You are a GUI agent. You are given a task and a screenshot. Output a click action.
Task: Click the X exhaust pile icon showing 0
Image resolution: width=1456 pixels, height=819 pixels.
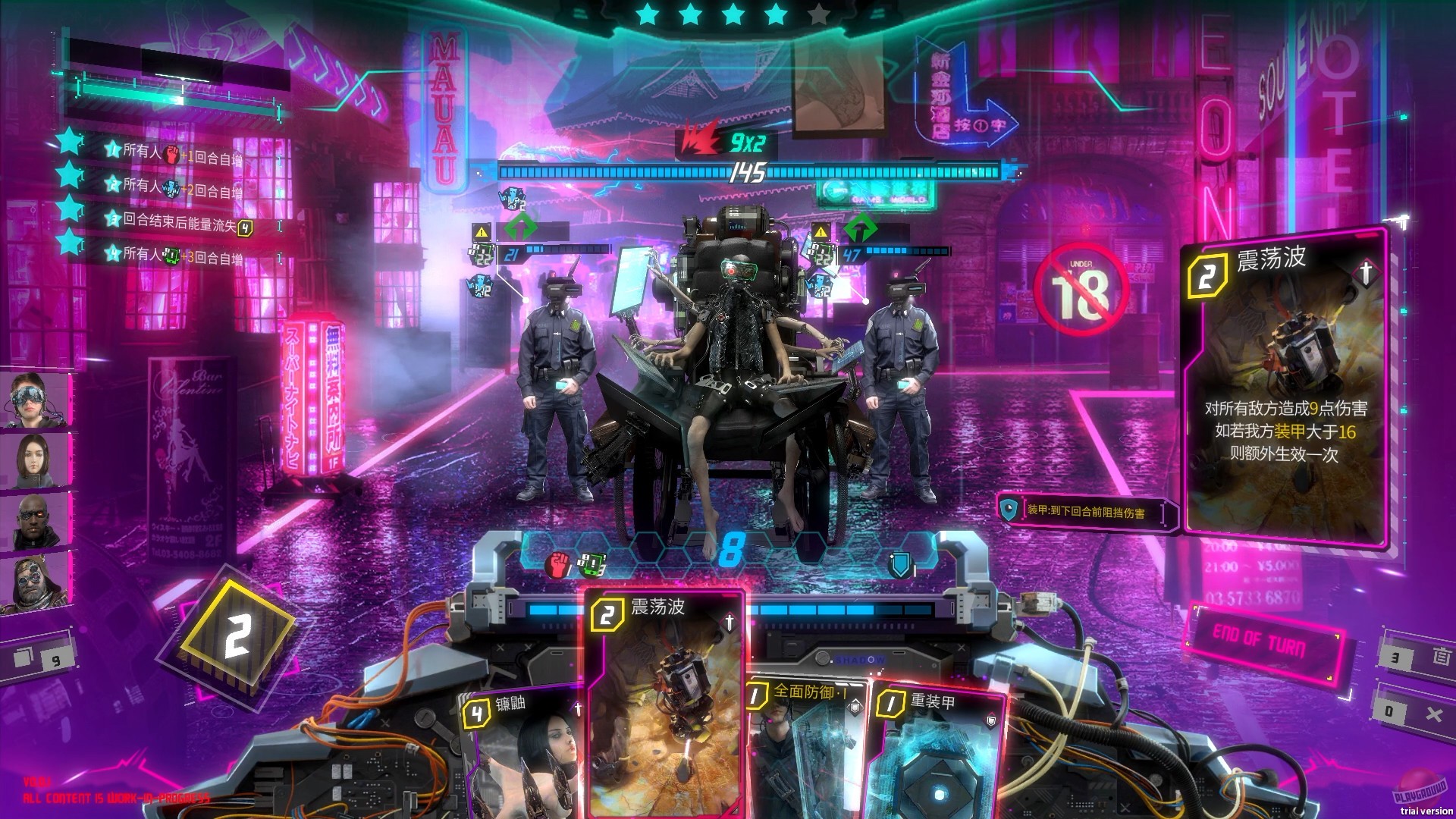[1436, 713]
